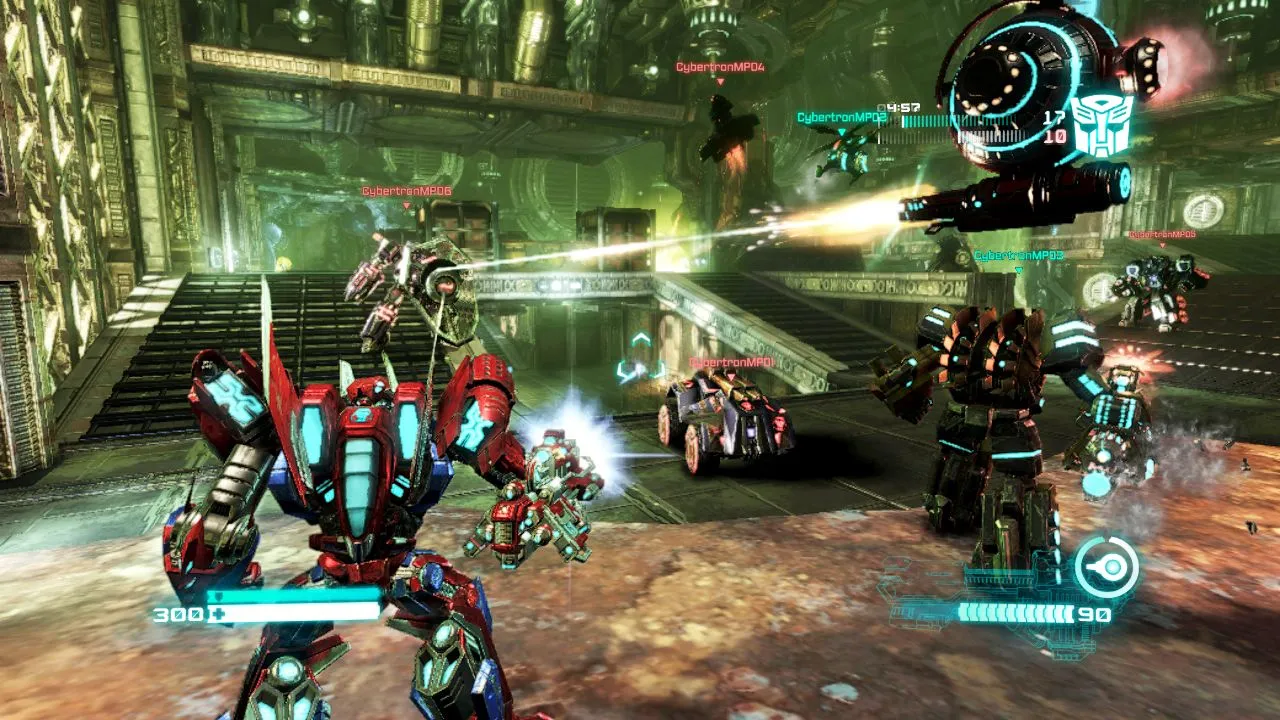The width and height of the screenshot is (1280, 720).
Task: Click the red enemy score 10
Action: click(x=1055, y=136)
